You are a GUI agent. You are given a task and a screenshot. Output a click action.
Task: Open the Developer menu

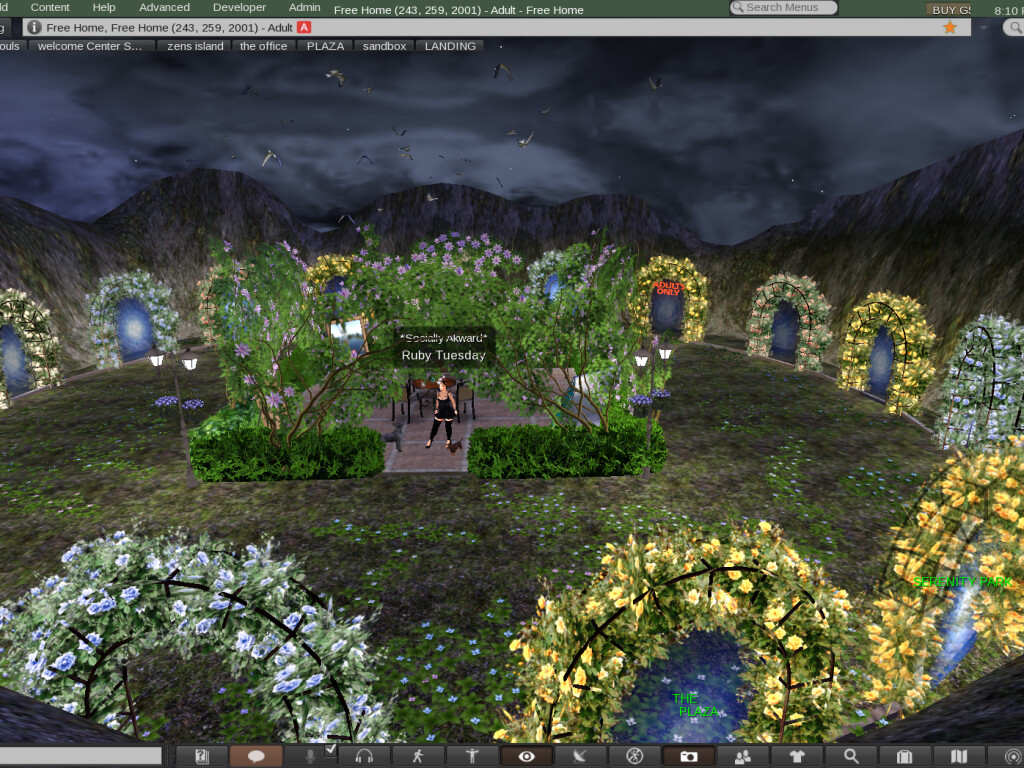click(240, 7)
